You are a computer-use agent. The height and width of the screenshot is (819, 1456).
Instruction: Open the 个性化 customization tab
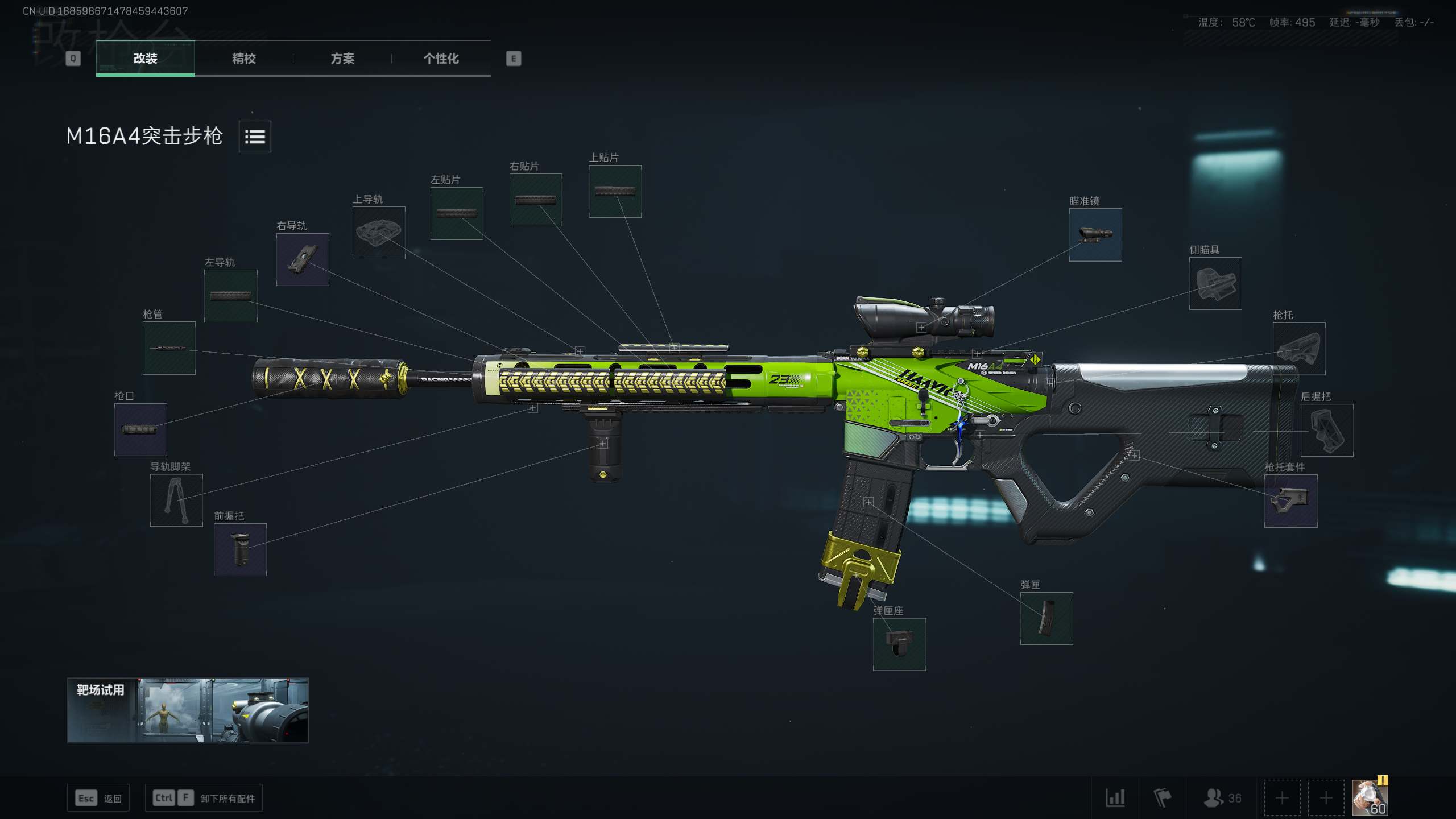[441, 59]
